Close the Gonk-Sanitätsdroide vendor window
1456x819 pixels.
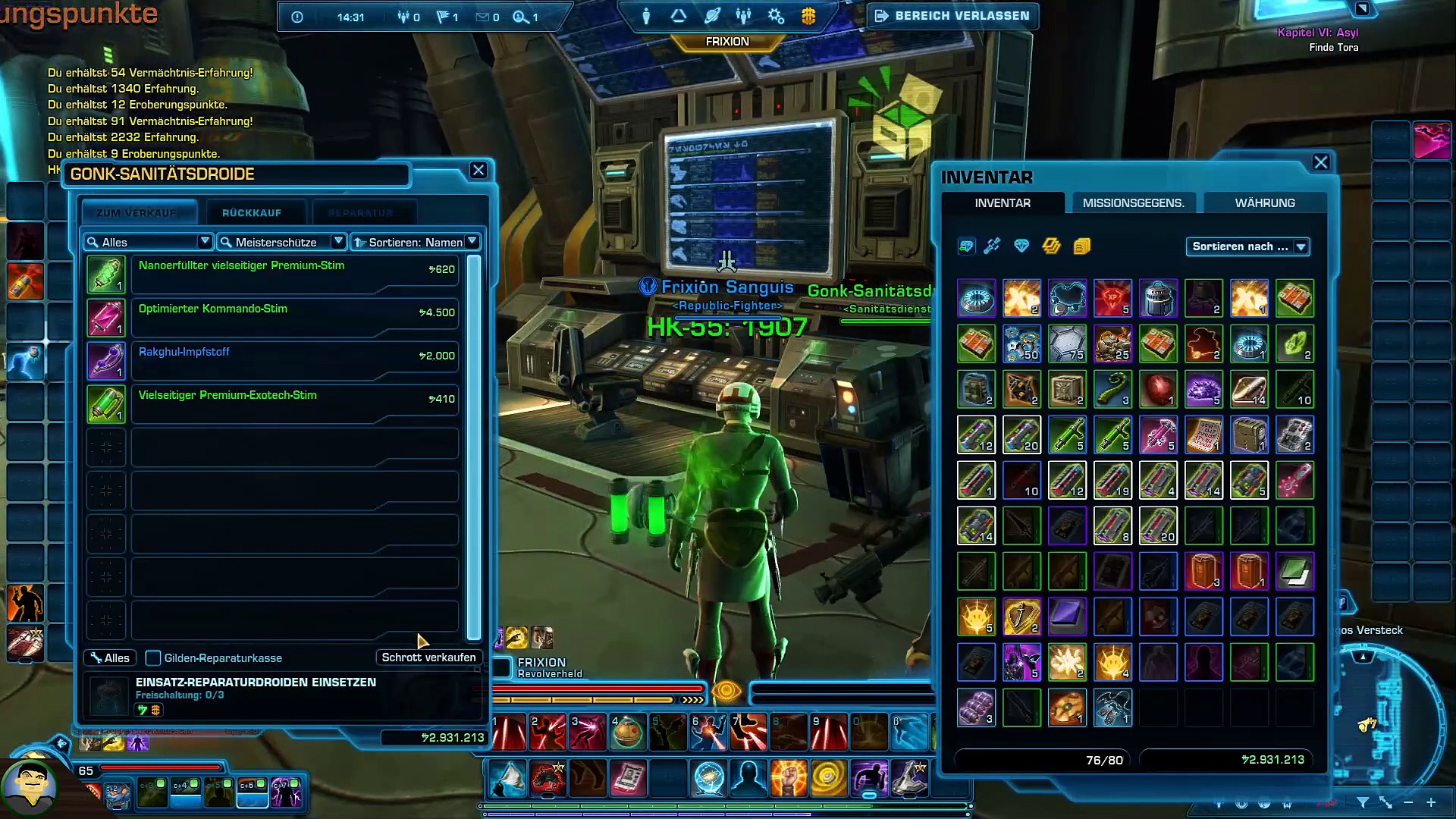[478, 171]
